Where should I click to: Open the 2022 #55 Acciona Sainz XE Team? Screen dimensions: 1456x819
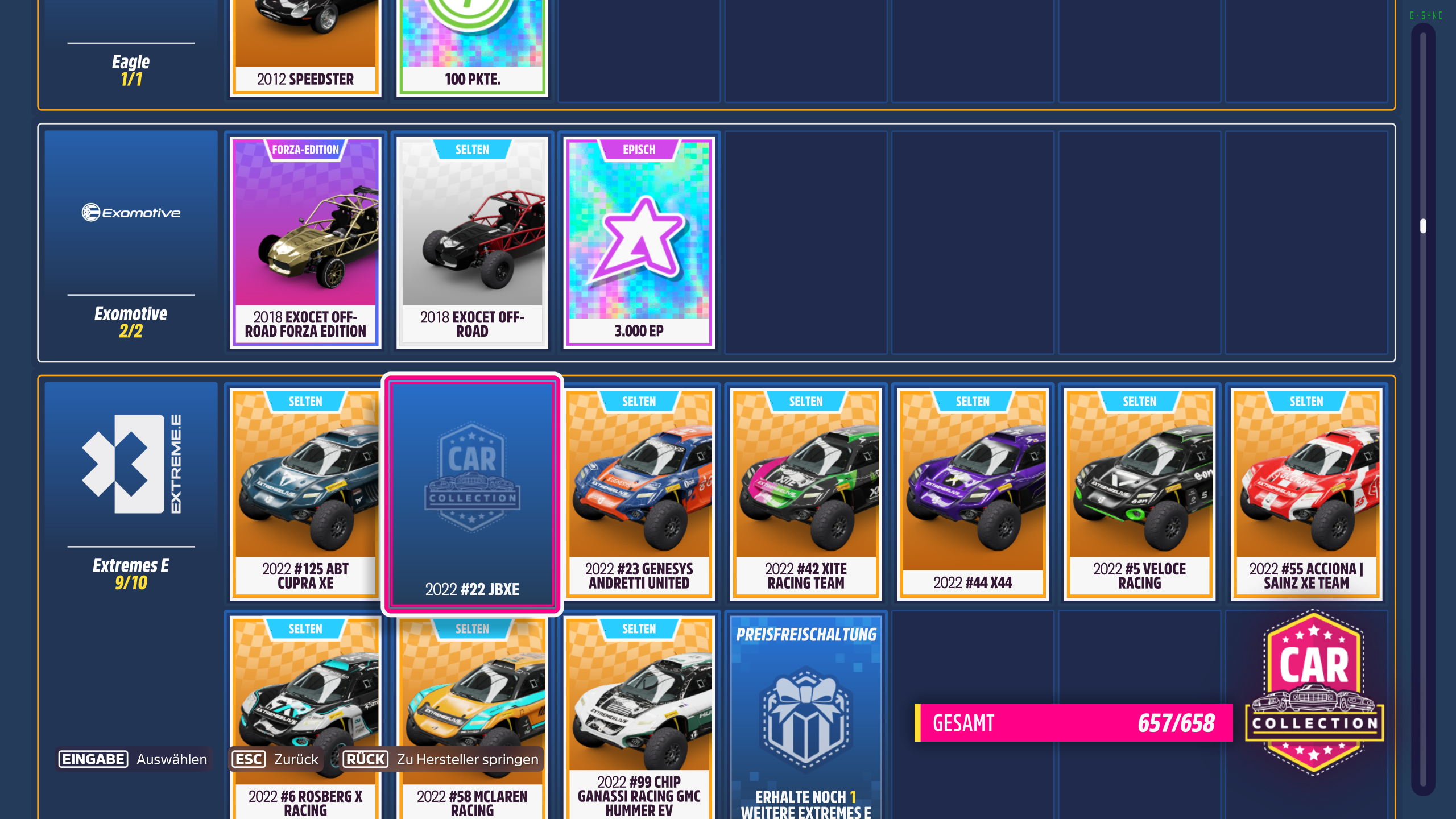click(x=1305, y=492)
